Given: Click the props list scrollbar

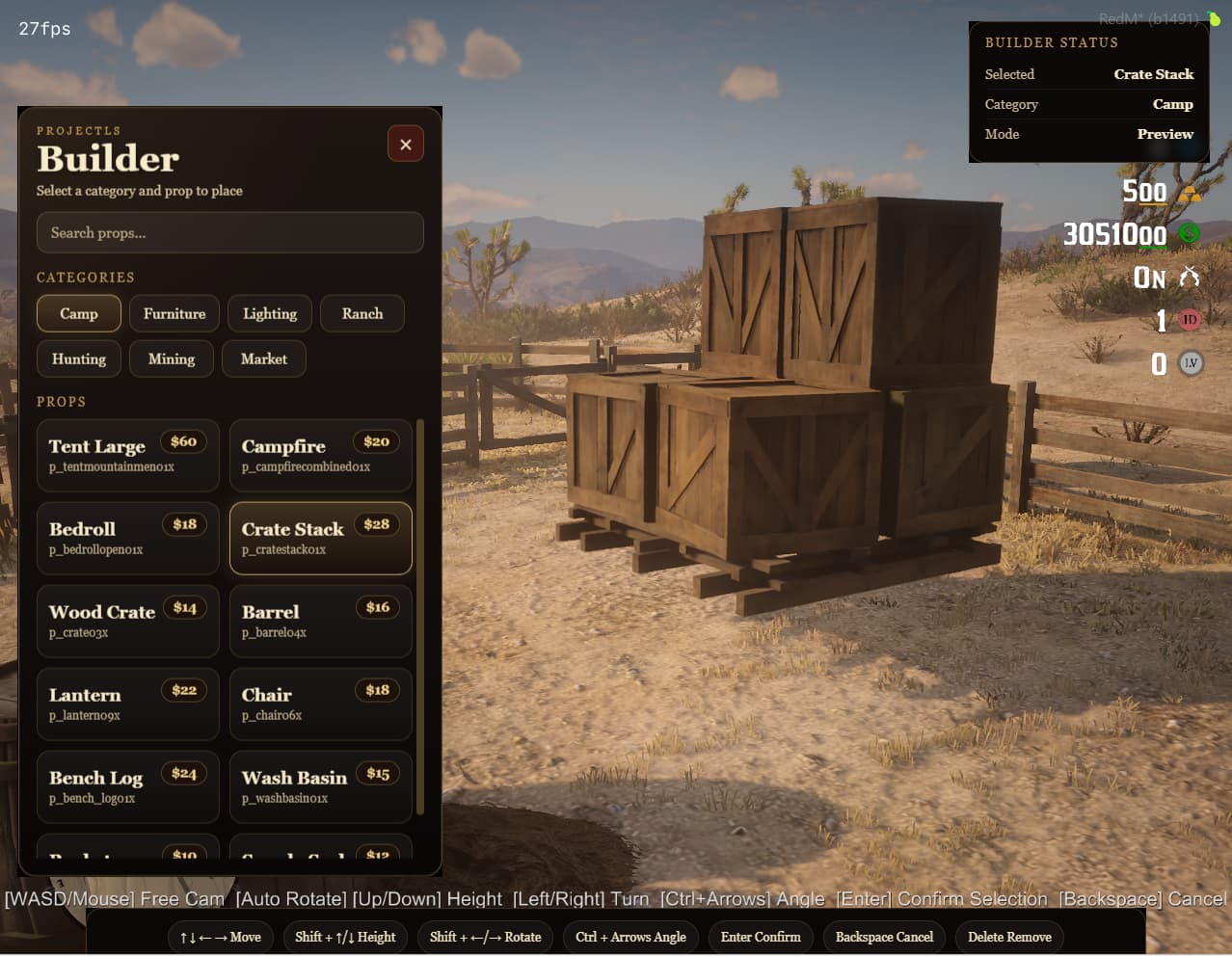Looking at the screenshot, I should (420, 617).
